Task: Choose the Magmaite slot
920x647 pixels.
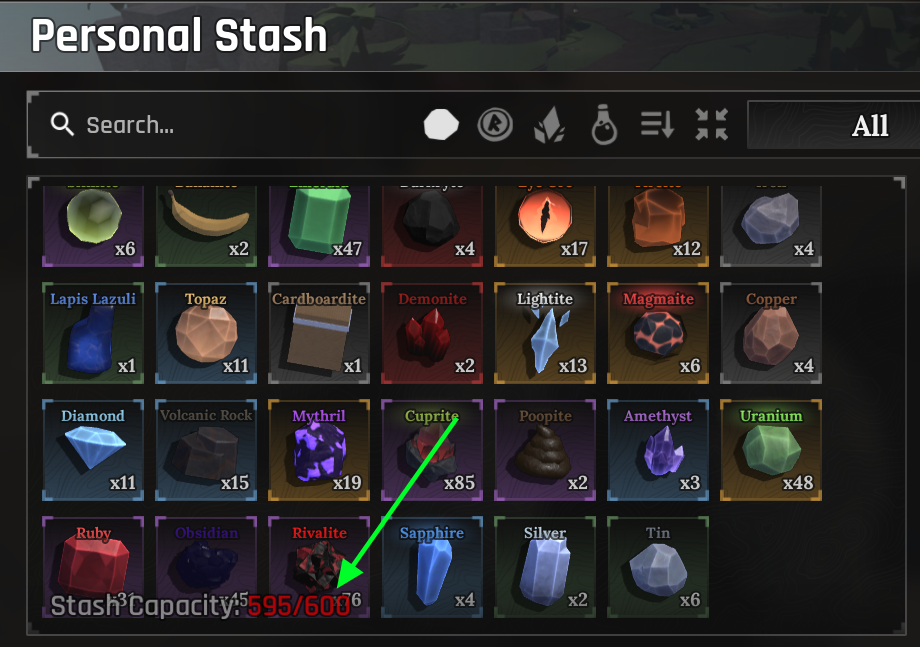Action: [x=658, y=333]
